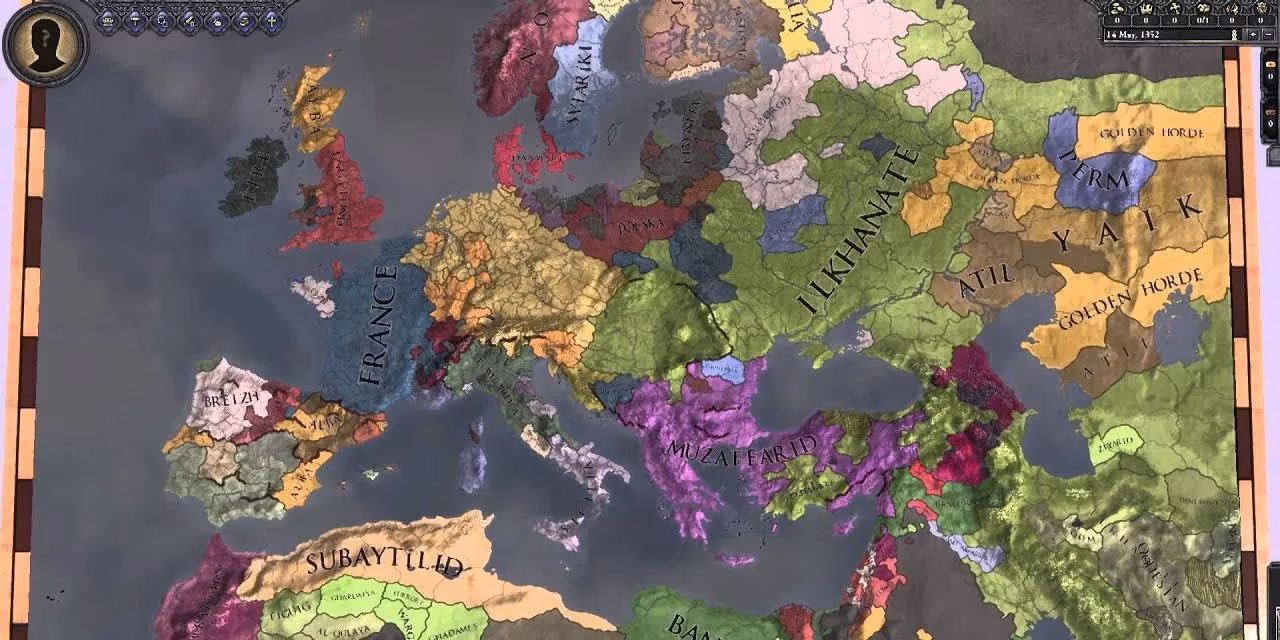Open the gears technology tab

162,21
